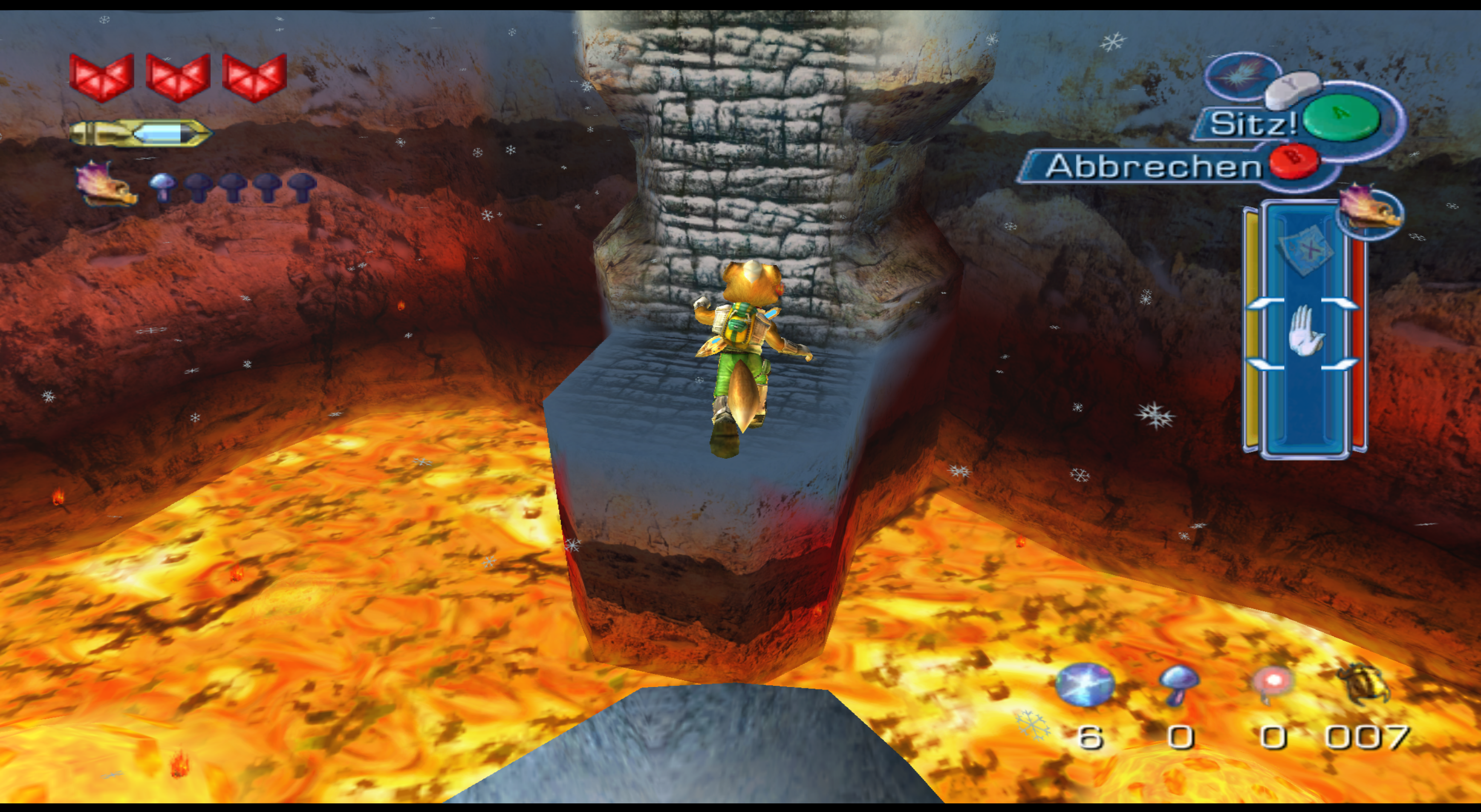Viewport: 1481px width, 812px height.
Task: Select the "Sitz!" command label
Action: 1252,124
